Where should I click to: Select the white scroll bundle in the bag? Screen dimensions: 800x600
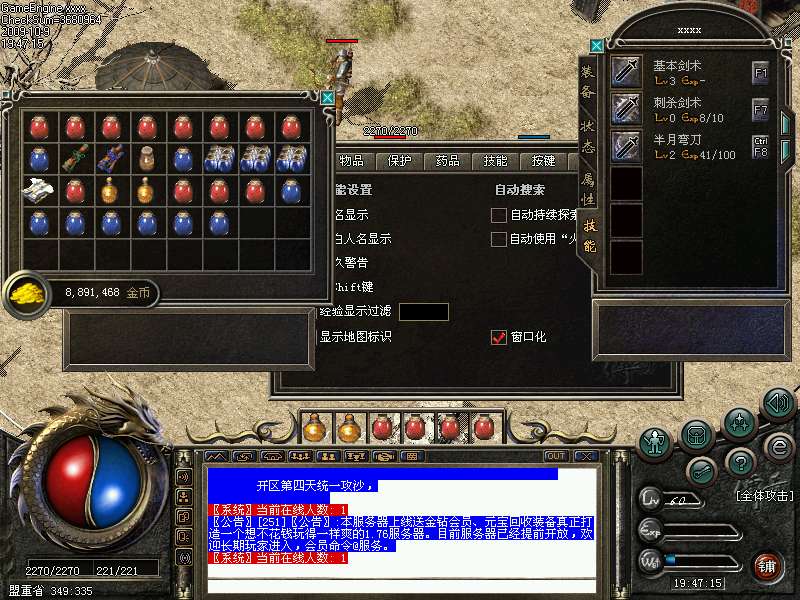coord(39,190)
